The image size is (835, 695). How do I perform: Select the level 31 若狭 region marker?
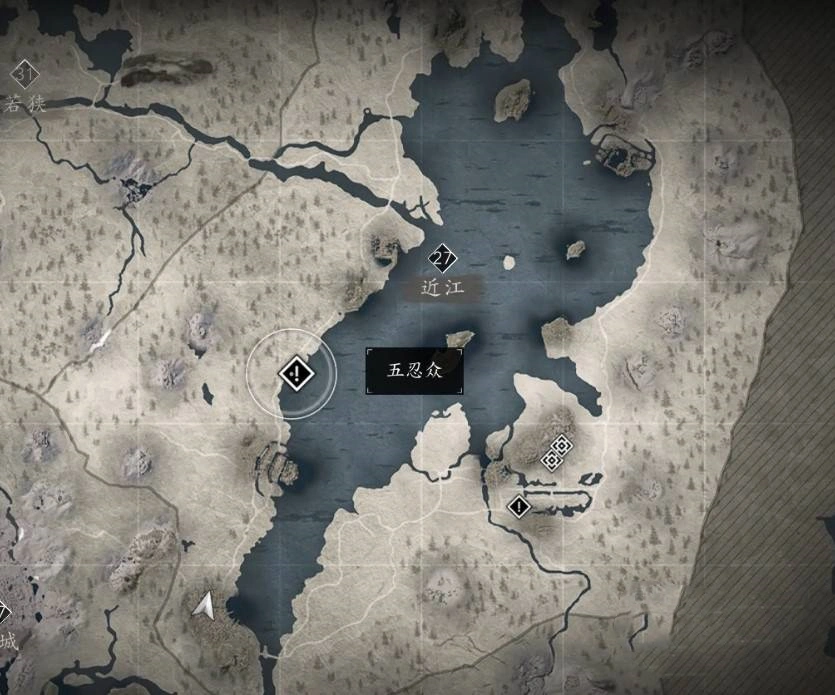[23, 74]
